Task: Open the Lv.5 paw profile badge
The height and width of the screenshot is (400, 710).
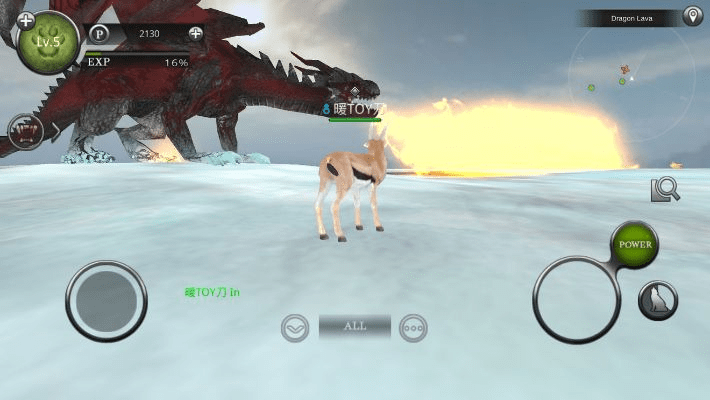Action: [48, 45]
